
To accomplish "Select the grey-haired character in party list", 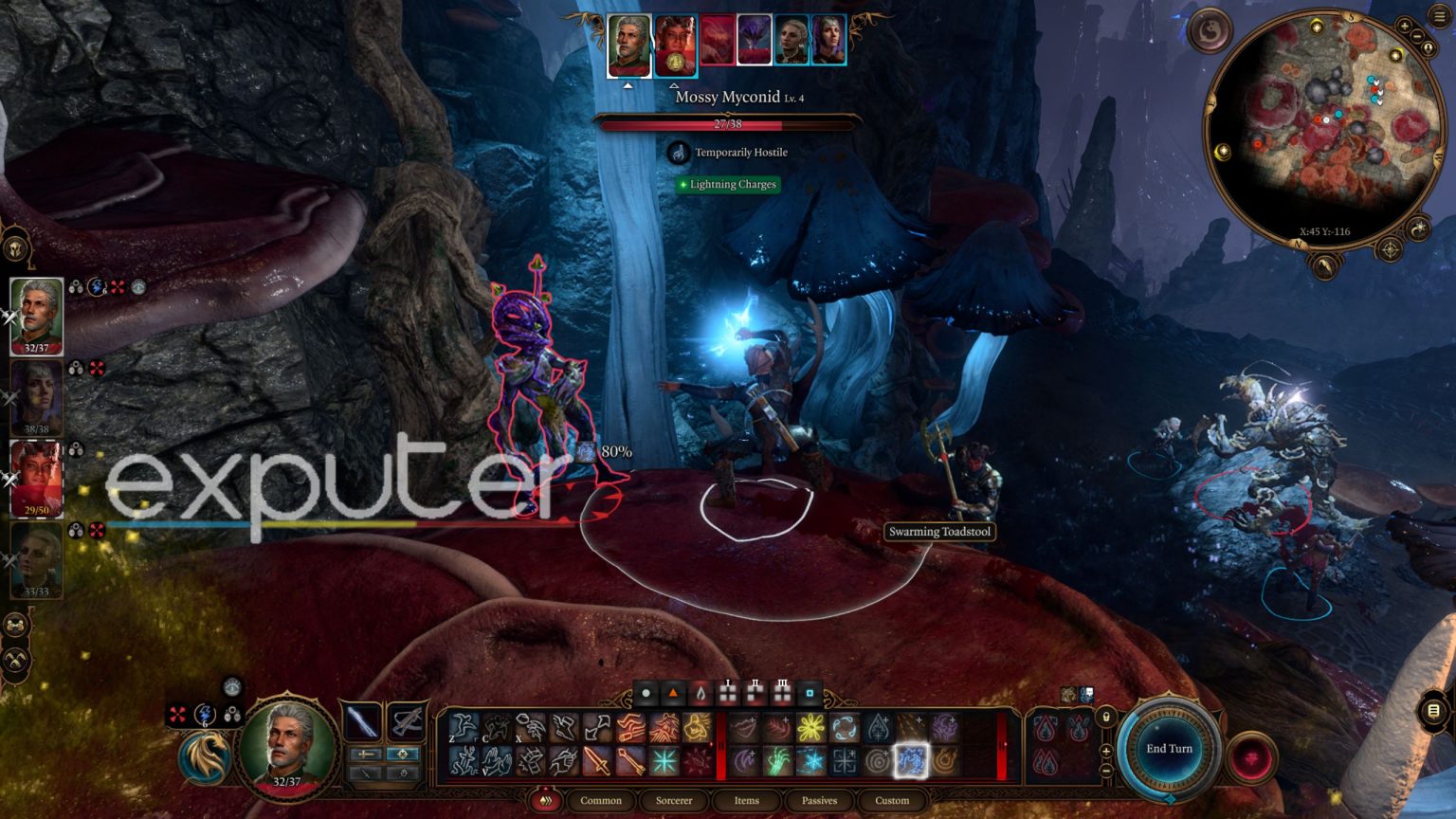I will [x=36, y=316].
